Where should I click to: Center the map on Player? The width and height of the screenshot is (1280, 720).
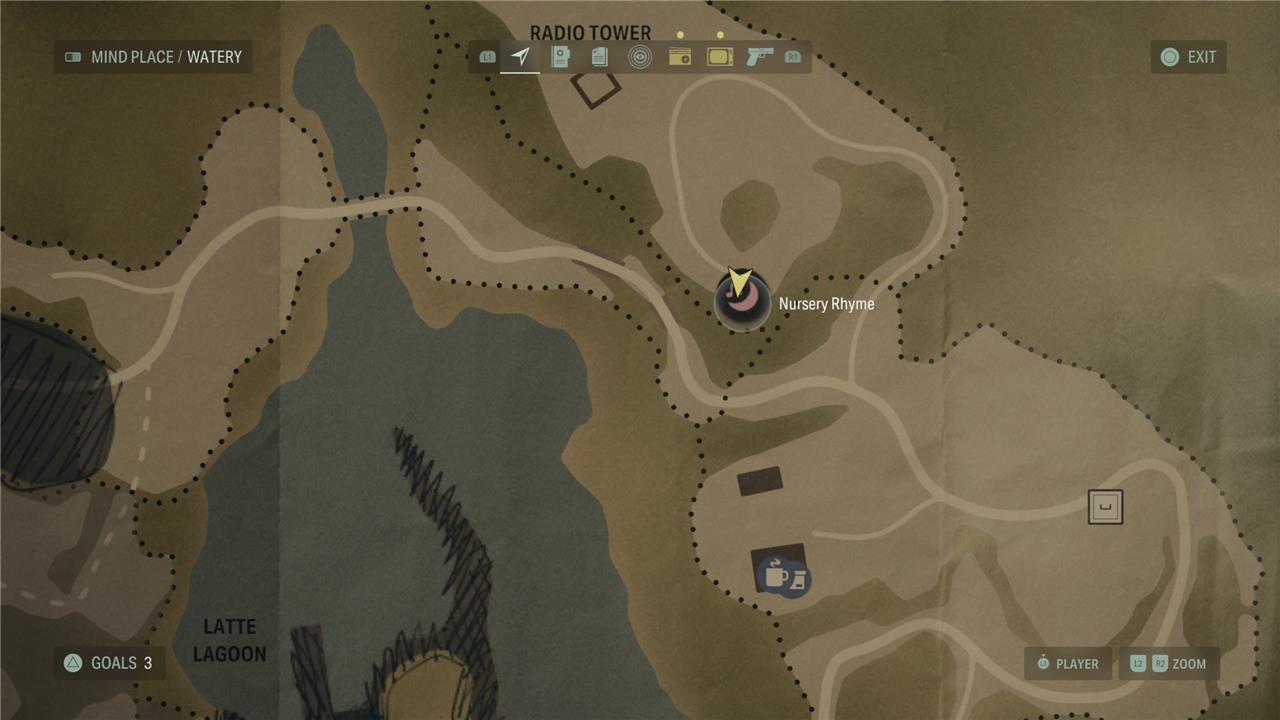1067,664
